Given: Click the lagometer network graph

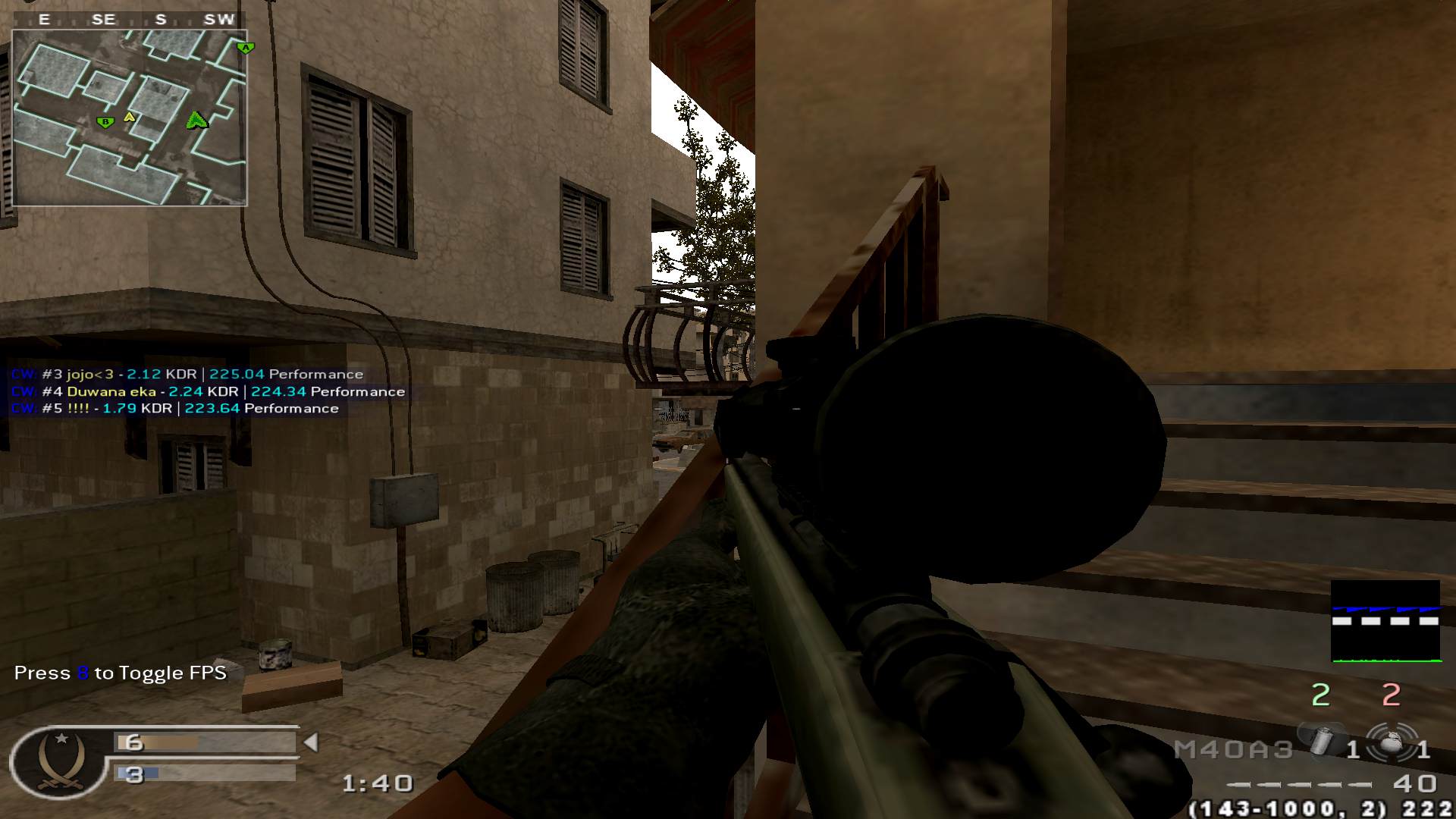Looking at the screenshot, I should click(1385, 622).
